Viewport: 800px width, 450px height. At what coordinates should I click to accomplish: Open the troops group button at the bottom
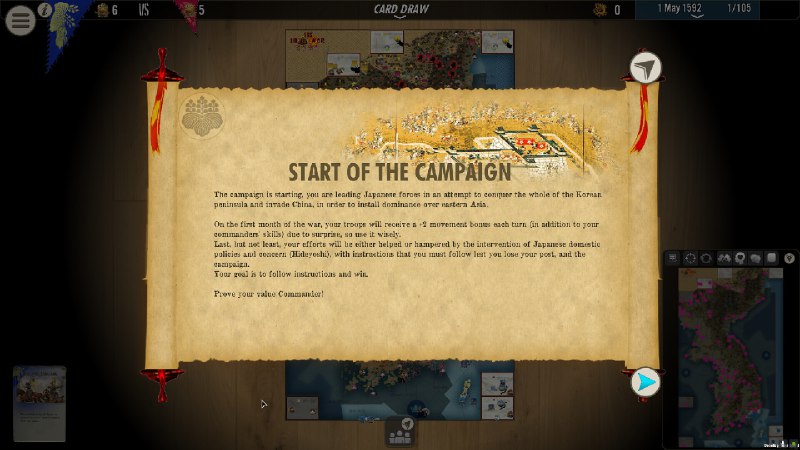(401, 432)
